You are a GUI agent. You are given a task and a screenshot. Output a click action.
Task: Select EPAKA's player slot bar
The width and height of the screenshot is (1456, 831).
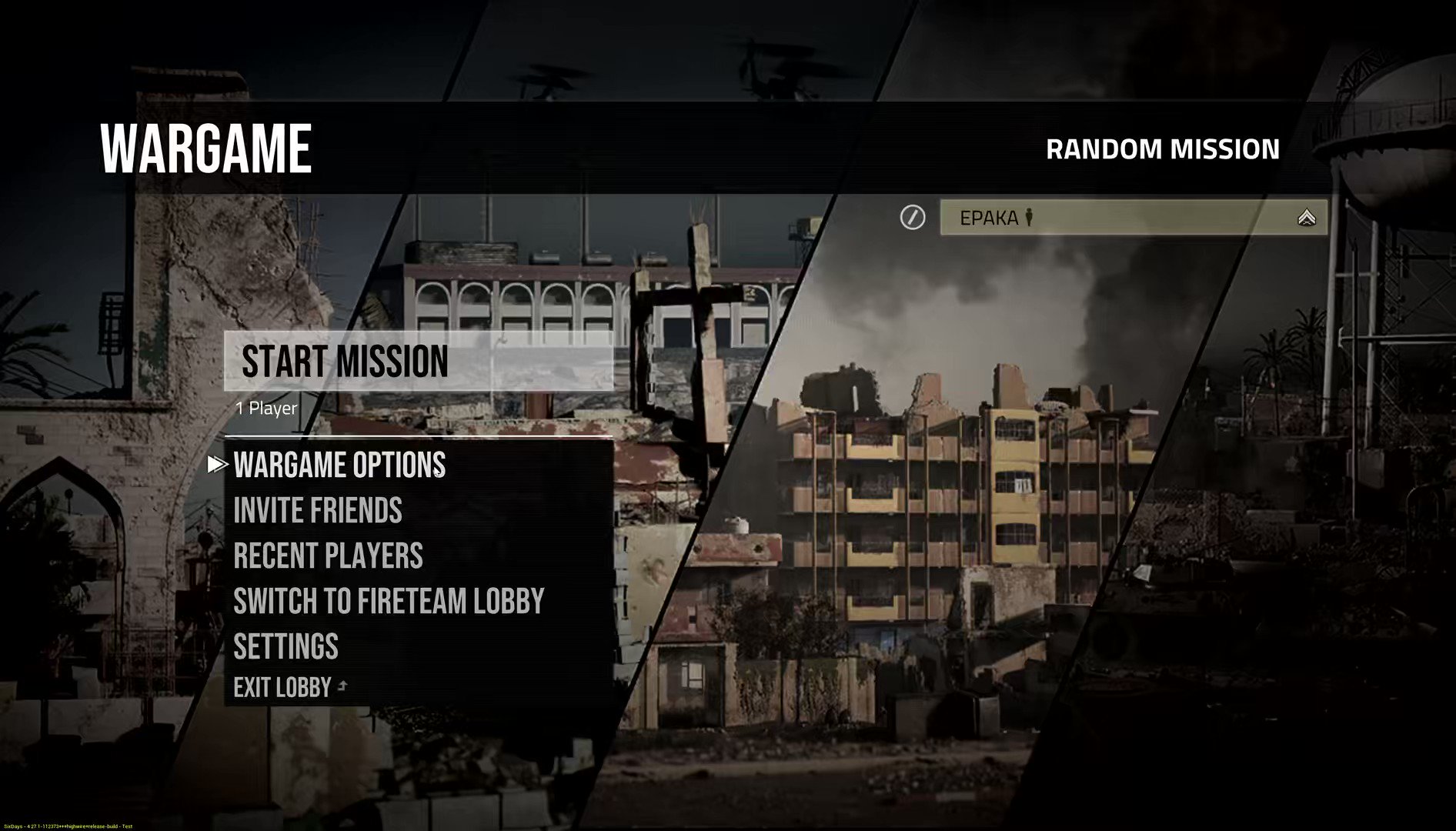[x=1131, y=218]
